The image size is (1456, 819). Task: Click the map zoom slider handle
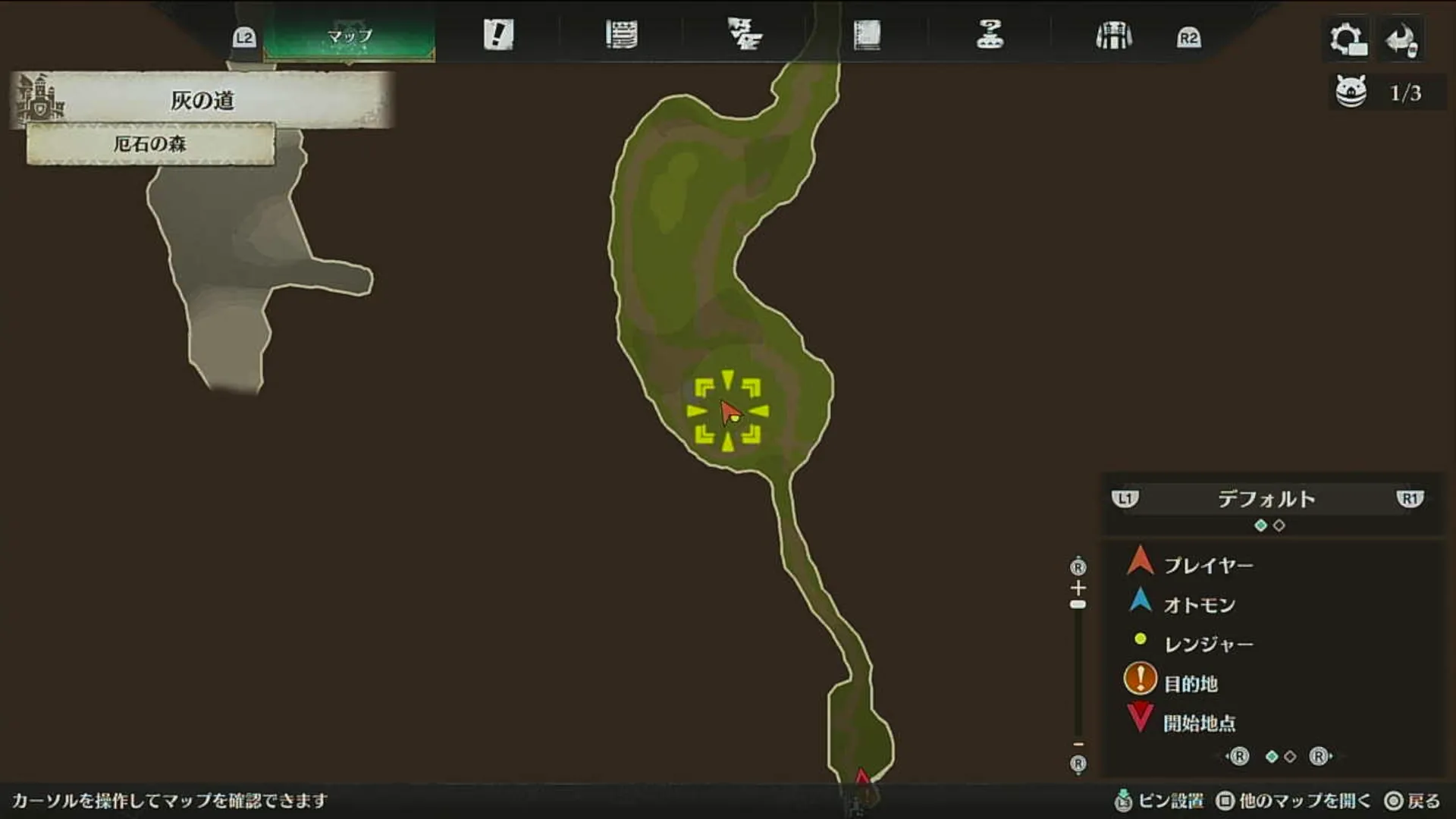pyautogui.click(x=1078, y=604)
